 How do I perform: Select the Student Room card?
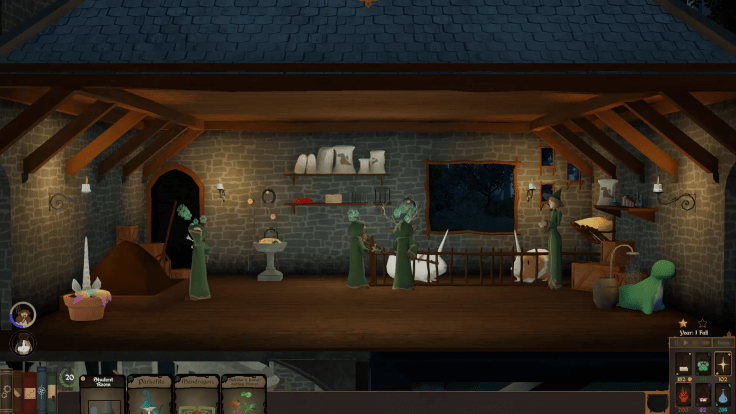coord(102,394)
